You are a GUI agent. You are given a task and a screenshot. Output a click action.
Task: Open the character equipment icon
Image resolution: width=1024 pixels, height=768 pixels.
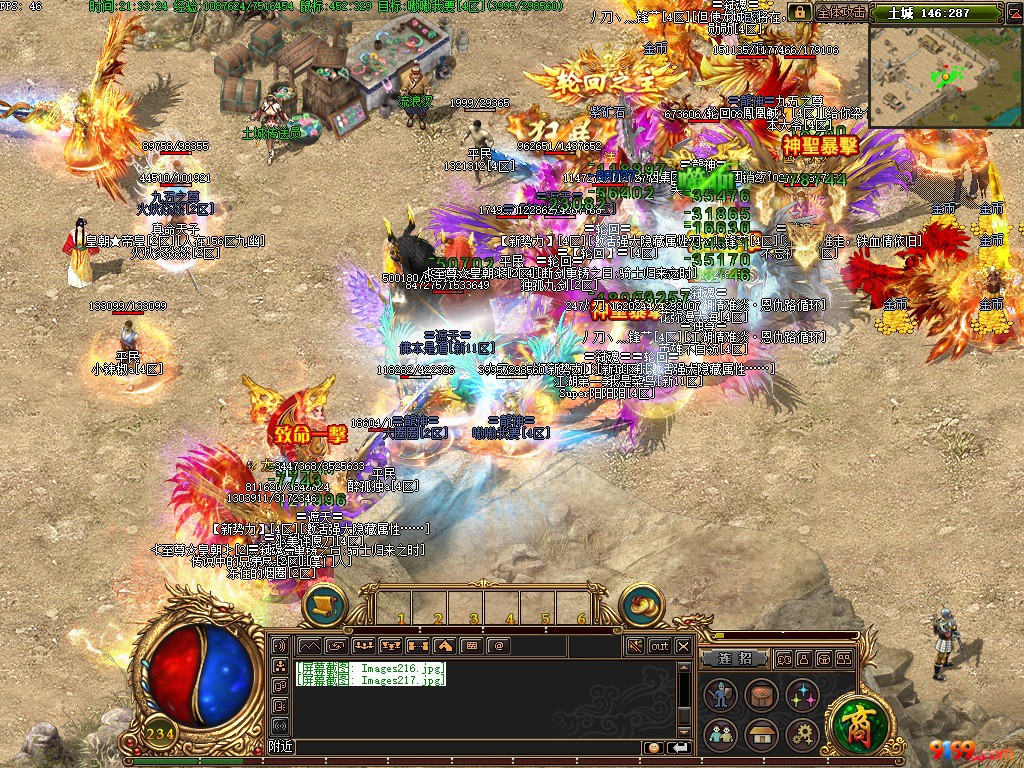point(720,695)
